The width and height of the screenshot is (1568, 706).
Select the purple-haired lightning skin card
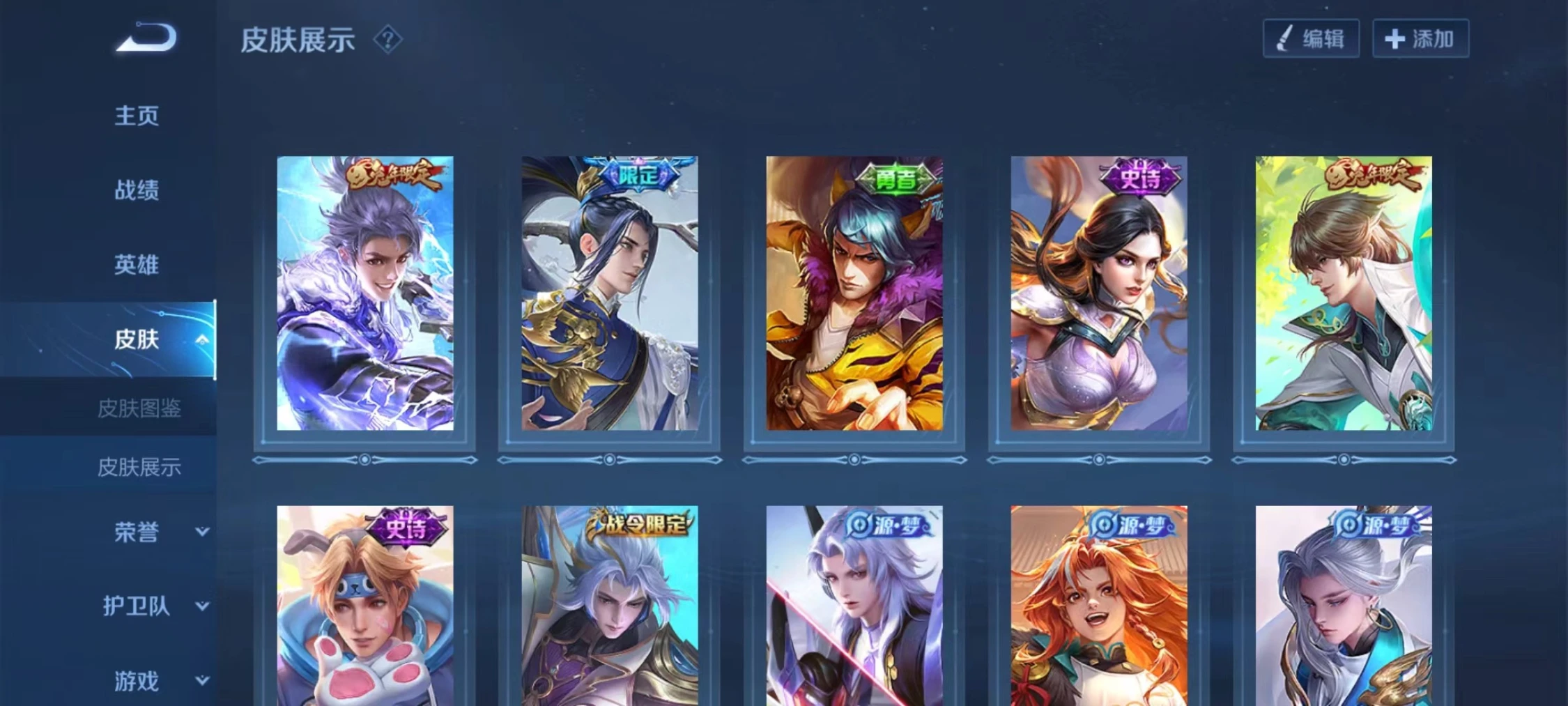[x=365, y=293]
